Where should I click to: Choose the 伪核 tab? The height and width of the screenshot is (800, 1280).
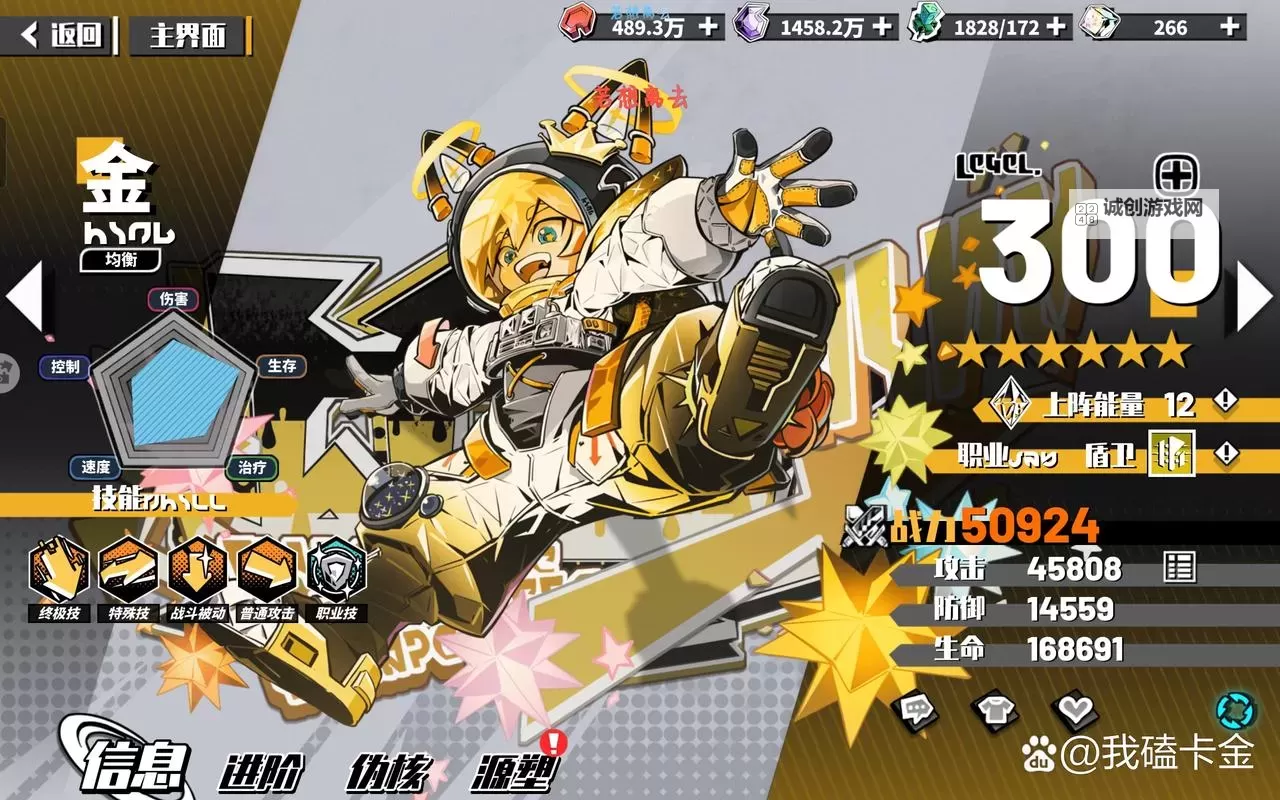click(389, 772)
